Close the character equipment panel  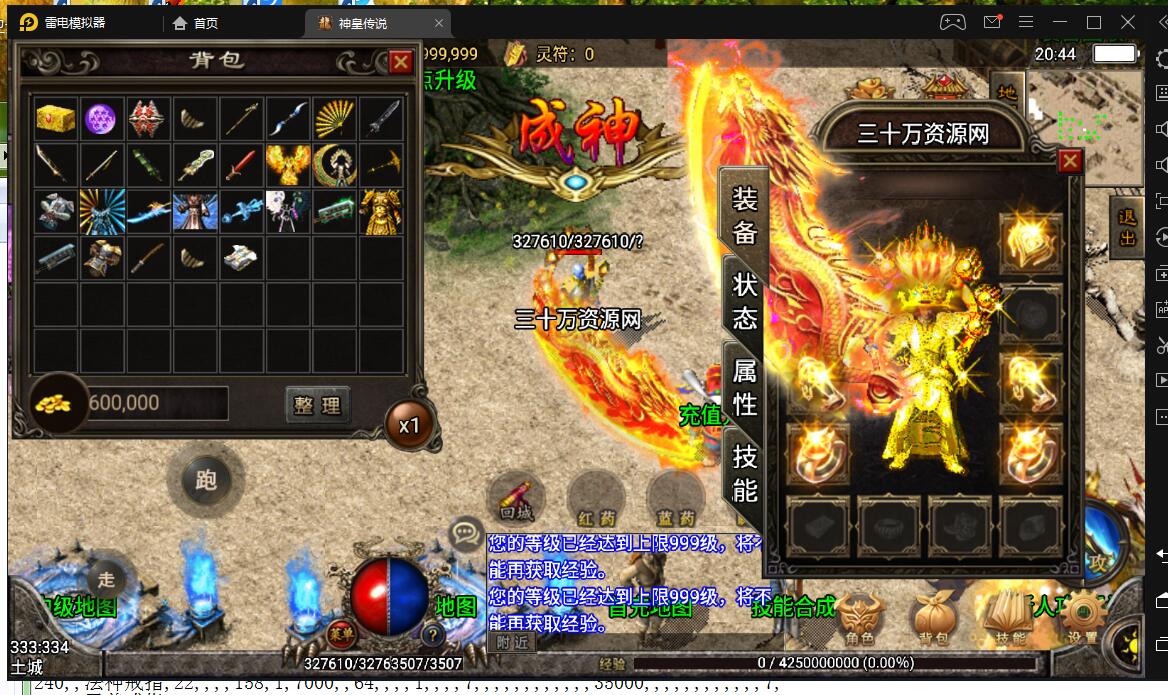pyautogui.click(x=1070, y=162)
